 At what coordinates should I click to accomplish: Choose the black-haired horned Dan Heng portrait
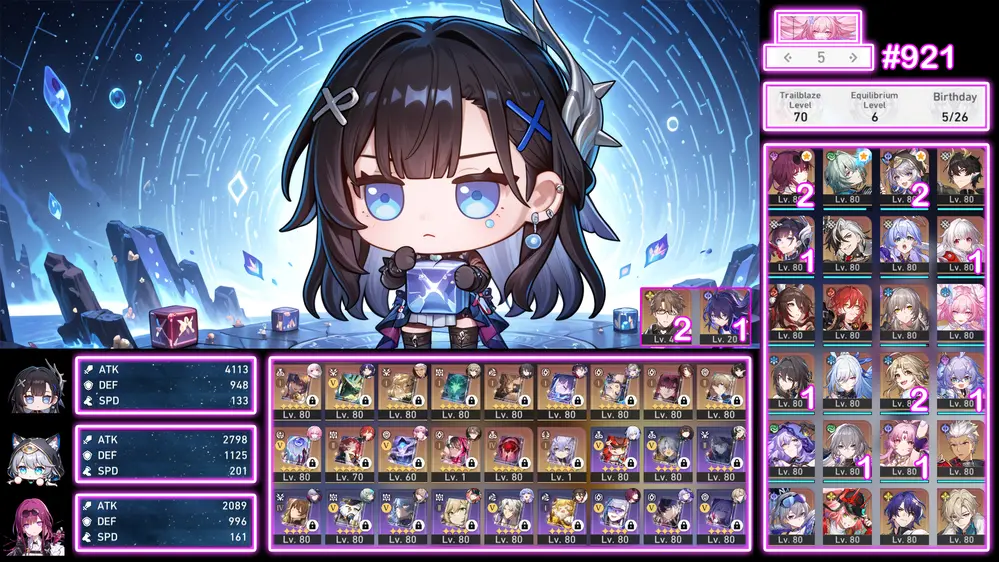[x=960, y=177]
